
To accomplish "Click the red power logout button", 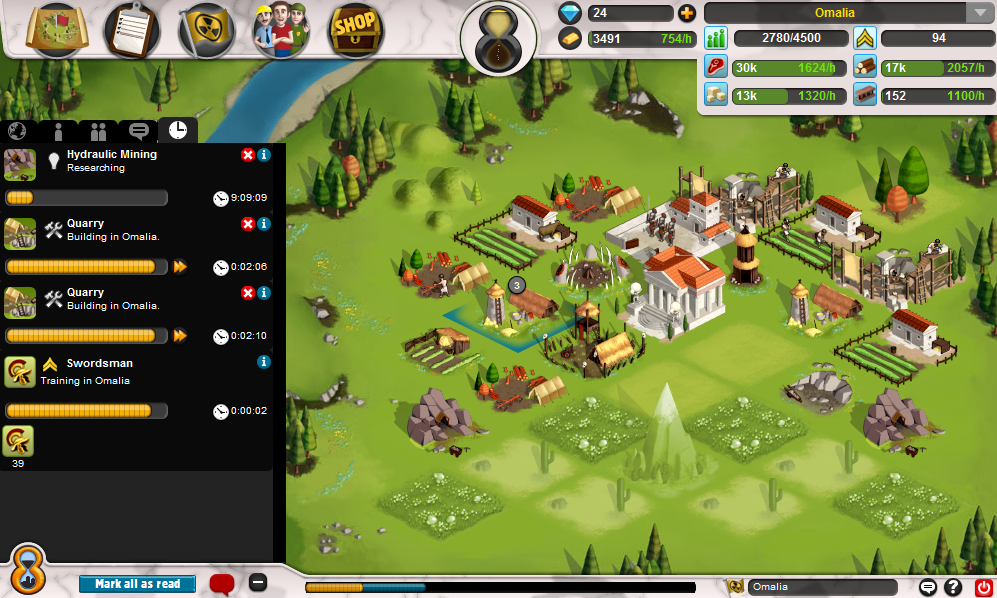I will pos(982,588).
